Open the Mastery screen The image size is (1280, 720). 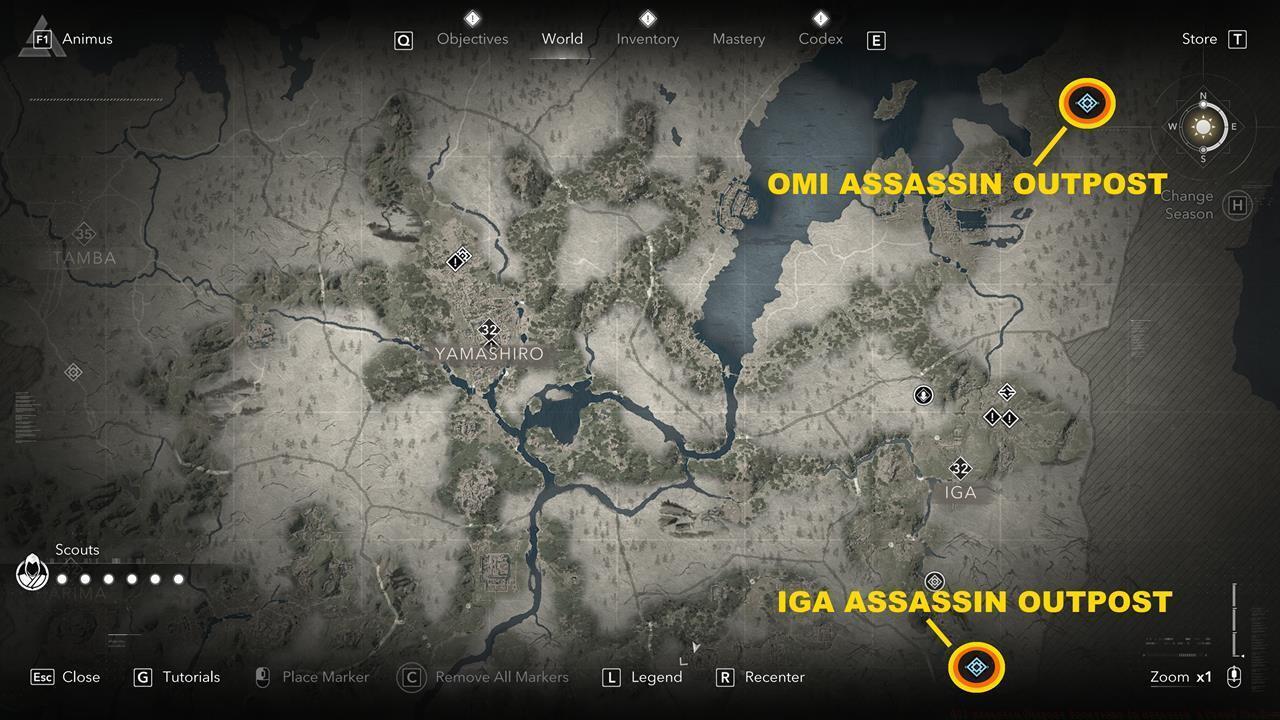(x=738, y=39)
